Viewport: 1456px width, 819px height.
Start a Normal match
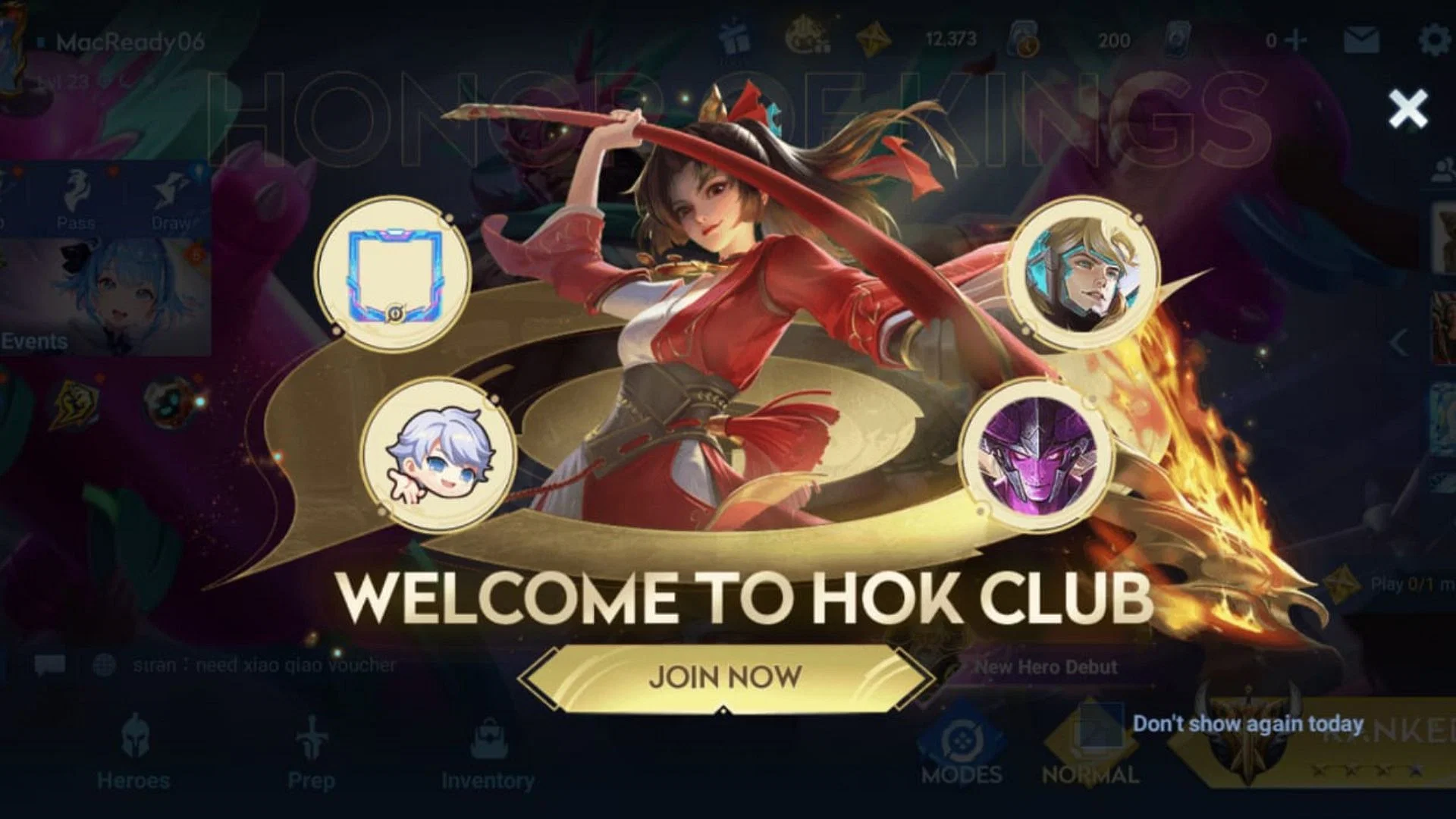(x=1090, y=751)
